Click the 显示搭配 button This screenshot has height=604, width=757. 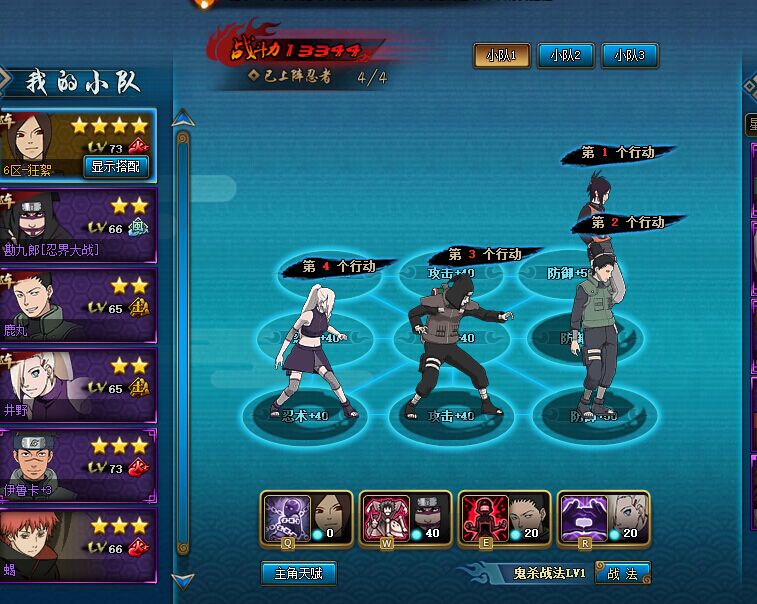[115, 167]
